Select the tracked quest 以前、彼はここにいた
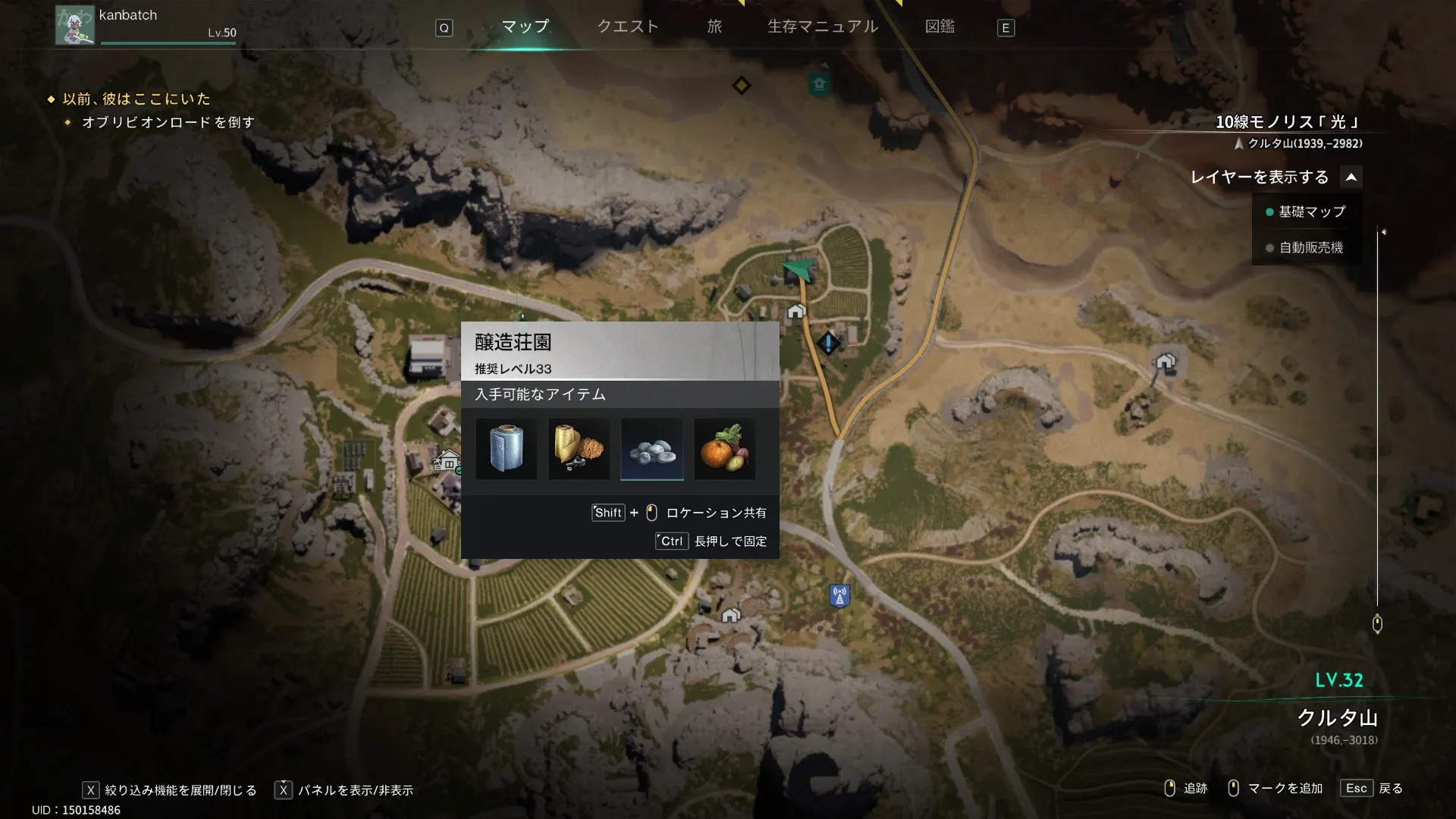1456x819 pixels. coord(136,99)
